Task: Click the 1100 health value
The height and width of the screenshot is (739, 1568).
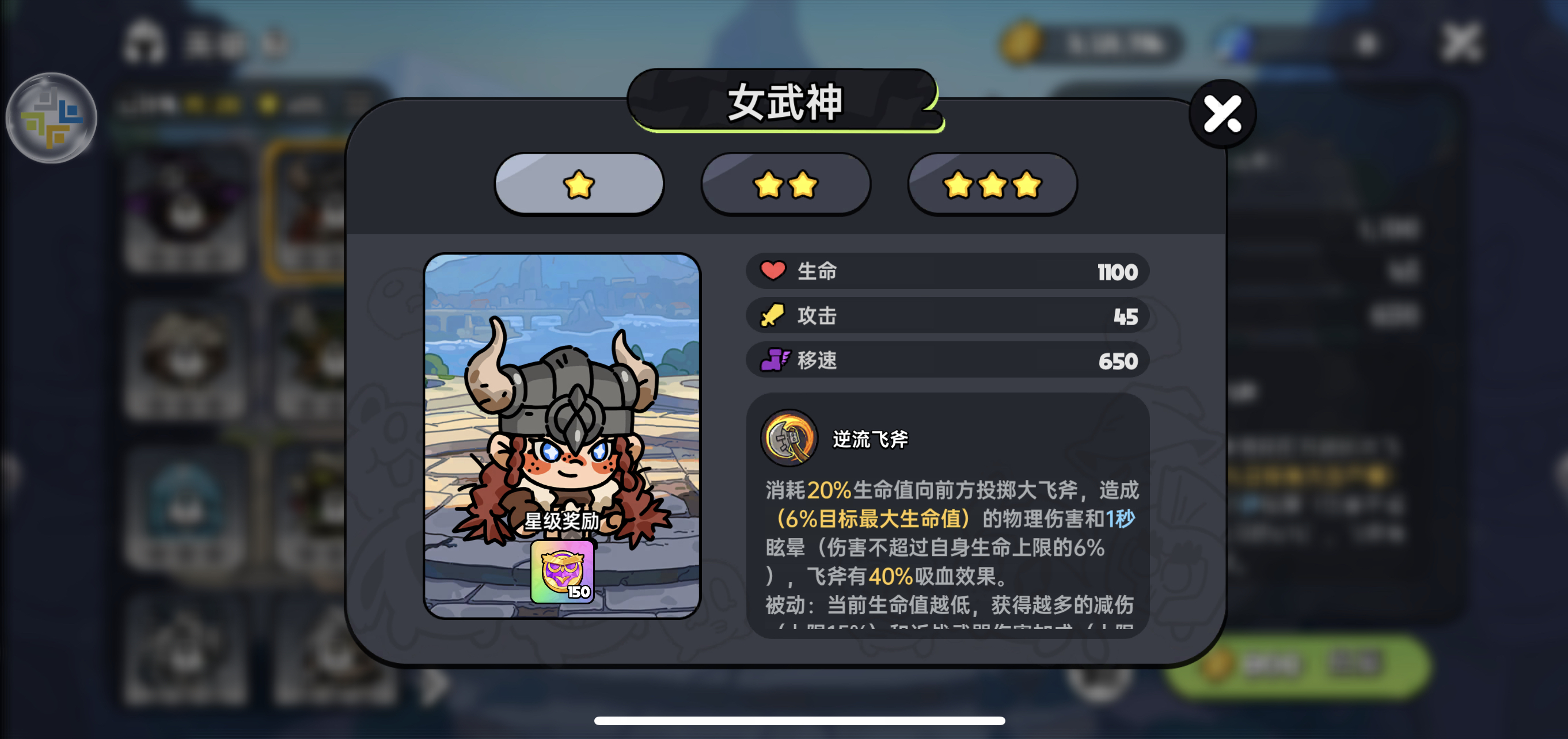Action: coord(1118,272)
